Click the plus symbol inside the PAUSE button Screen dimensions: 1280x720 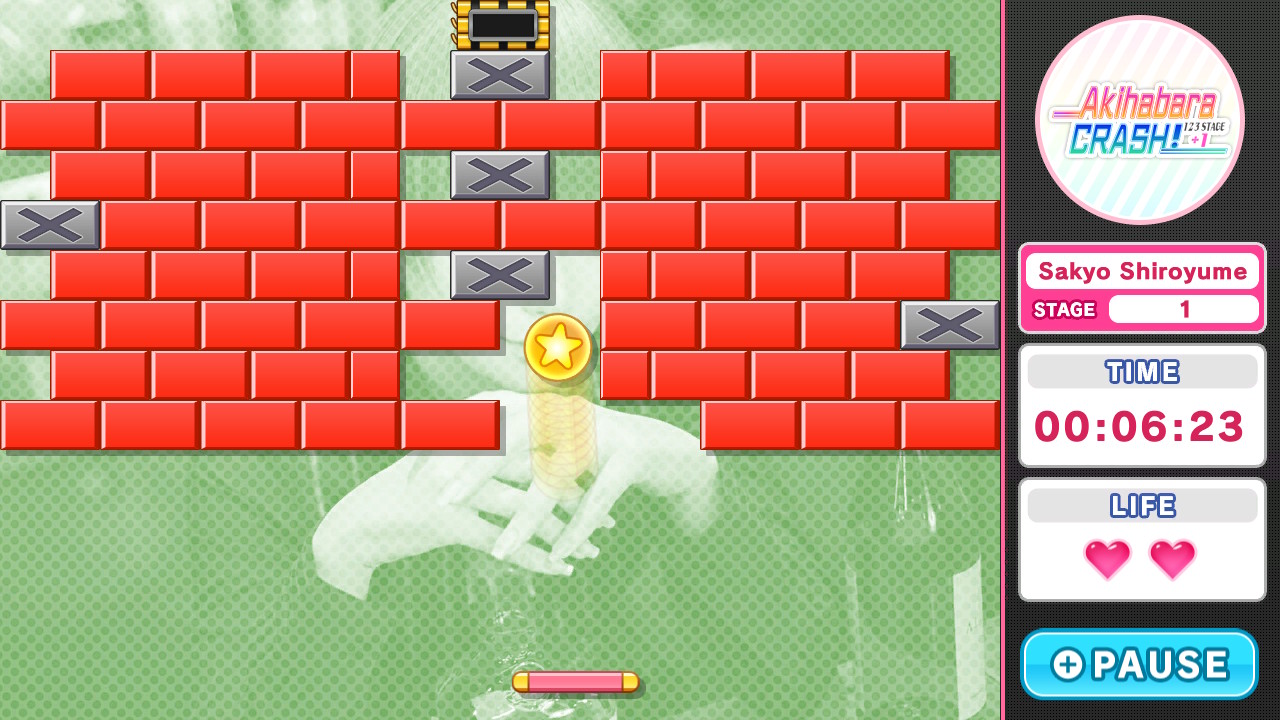(1066, 663)
